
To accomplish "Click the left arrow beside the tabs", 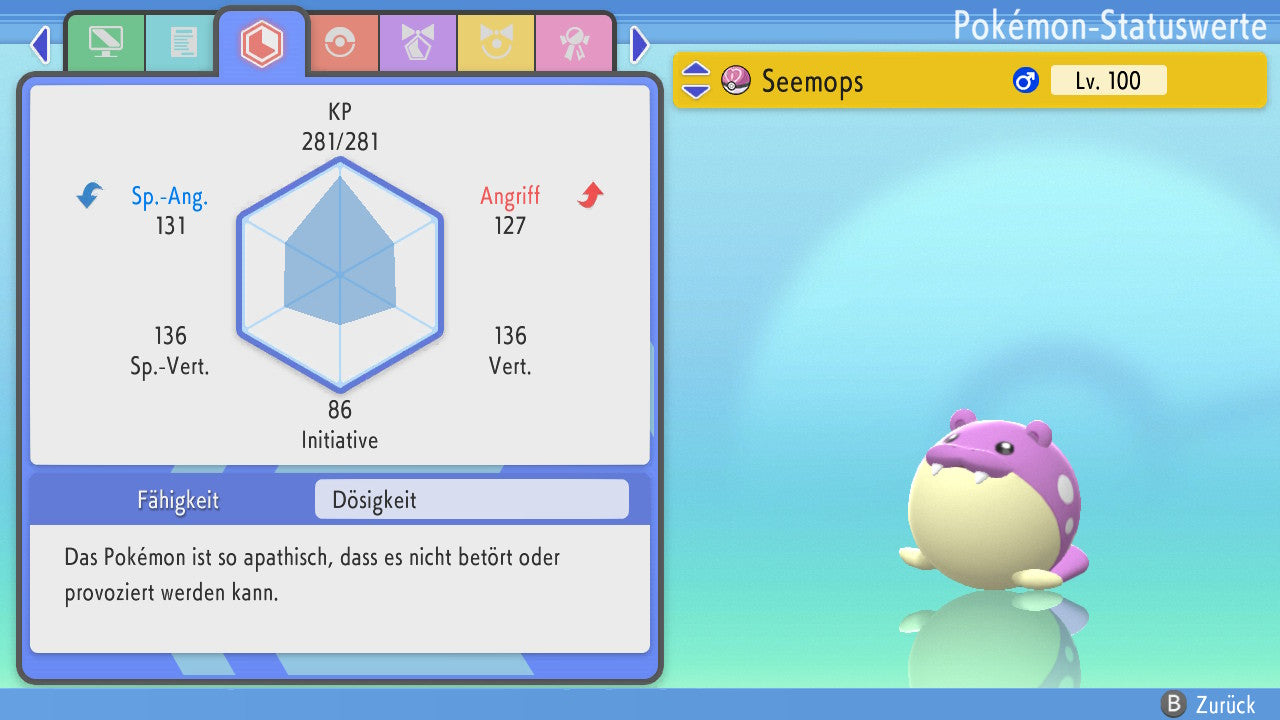I will pos(40,44).
